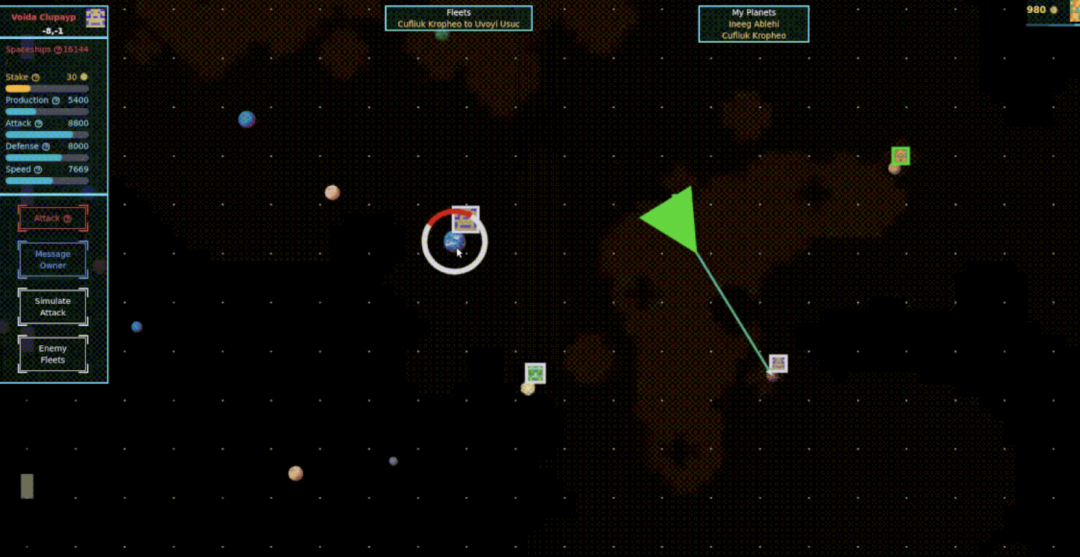Image resolution: width=1080 pixels, height=557 pixels.
Task: Select the Cufliuk Kropheo to Uvoyi Usuc fleet
Action: click(x=458, y=24)
